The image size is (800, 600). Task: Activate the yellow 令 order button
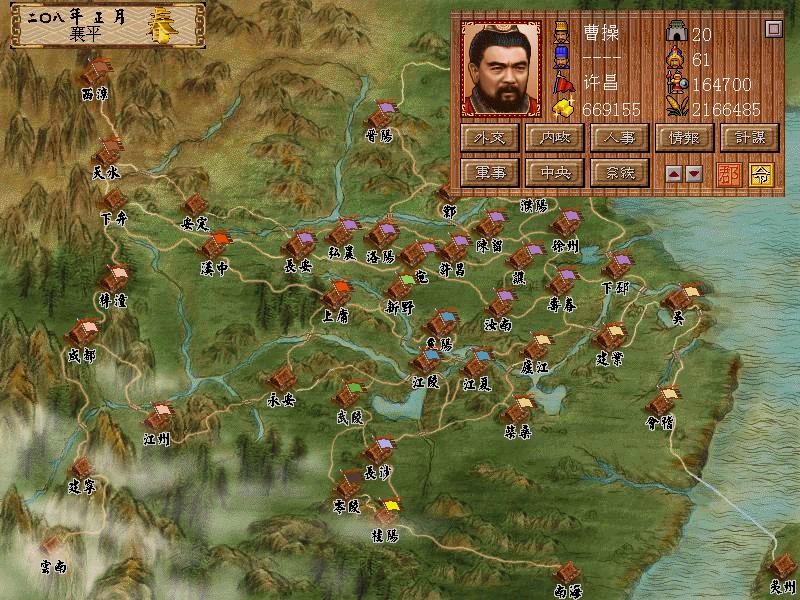point(760,172)
